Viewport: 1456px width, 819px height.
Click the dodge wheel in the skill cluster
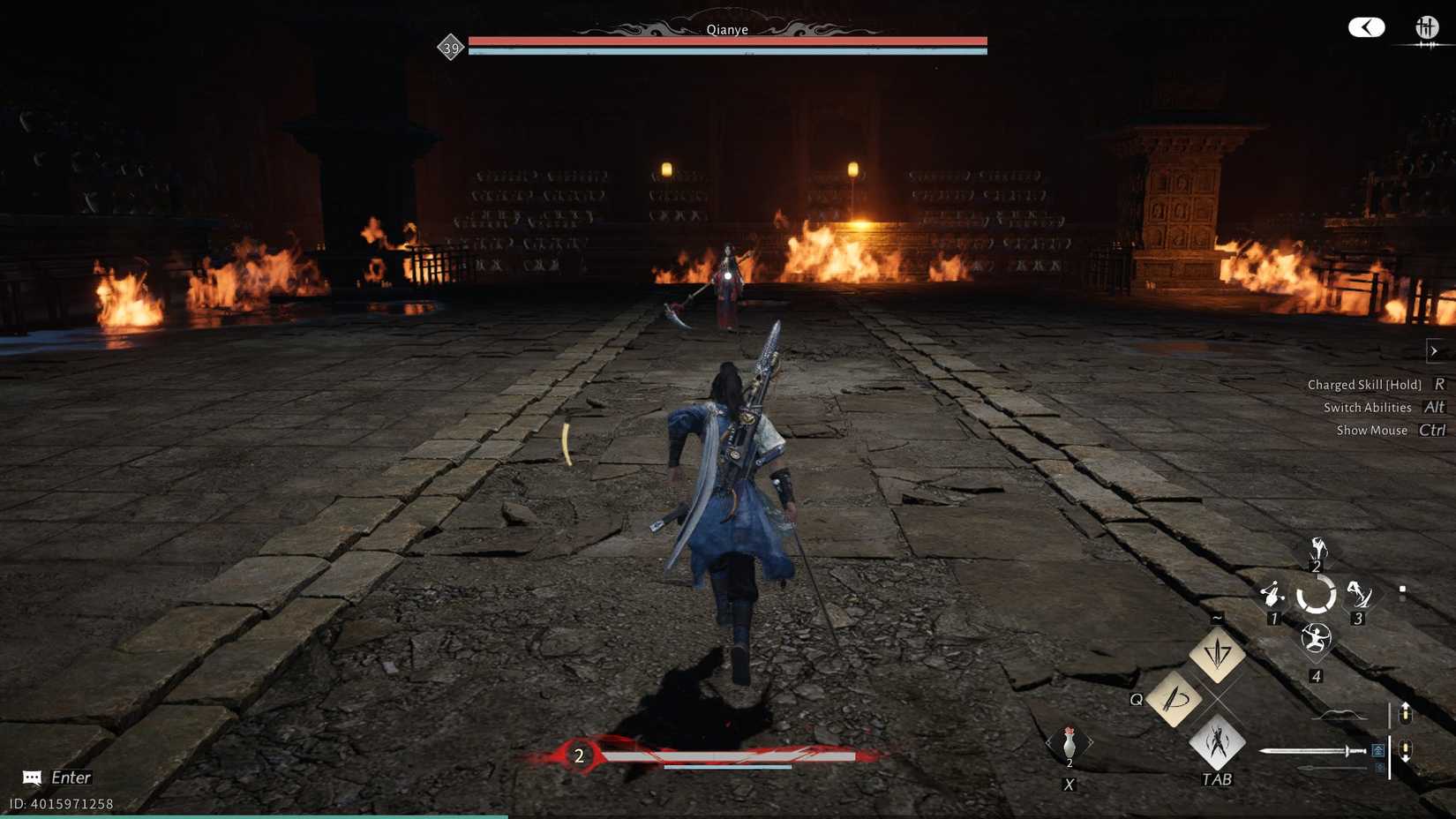(x=1317, y=595)
